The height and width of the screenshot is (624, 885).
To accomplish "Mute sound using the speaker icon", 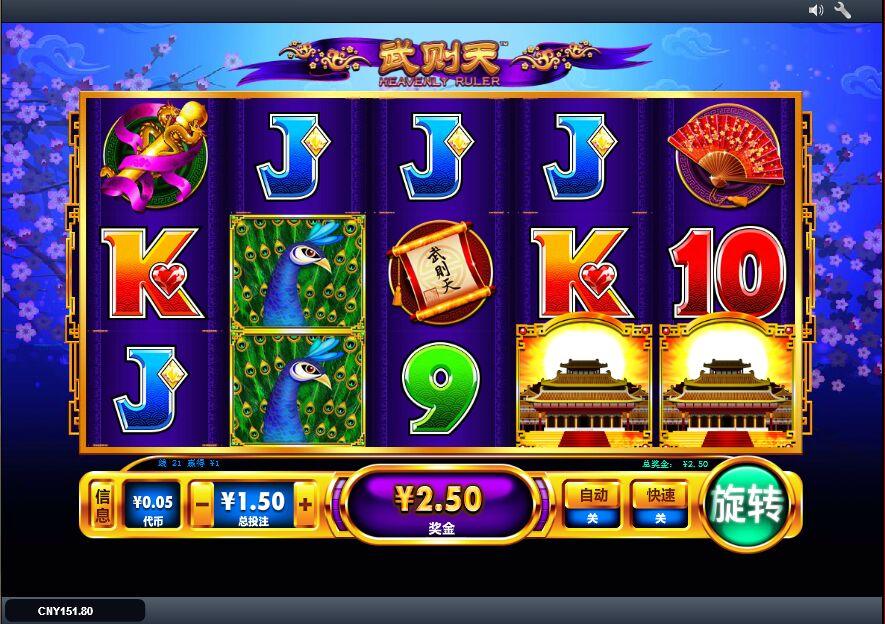I will click(x=816, y=10).
